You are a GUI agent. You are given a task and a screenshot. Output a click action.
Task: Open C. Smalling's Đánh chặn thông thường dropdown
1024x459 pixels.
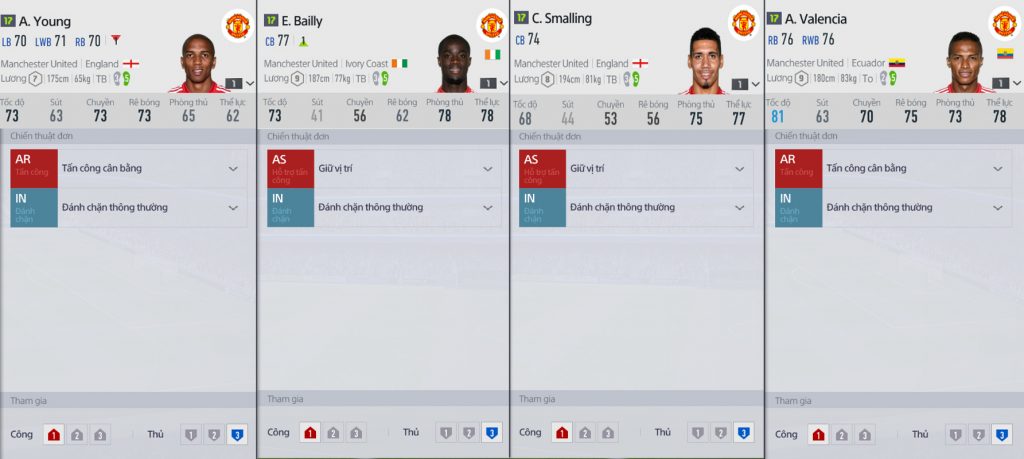(x=740, y=207)
